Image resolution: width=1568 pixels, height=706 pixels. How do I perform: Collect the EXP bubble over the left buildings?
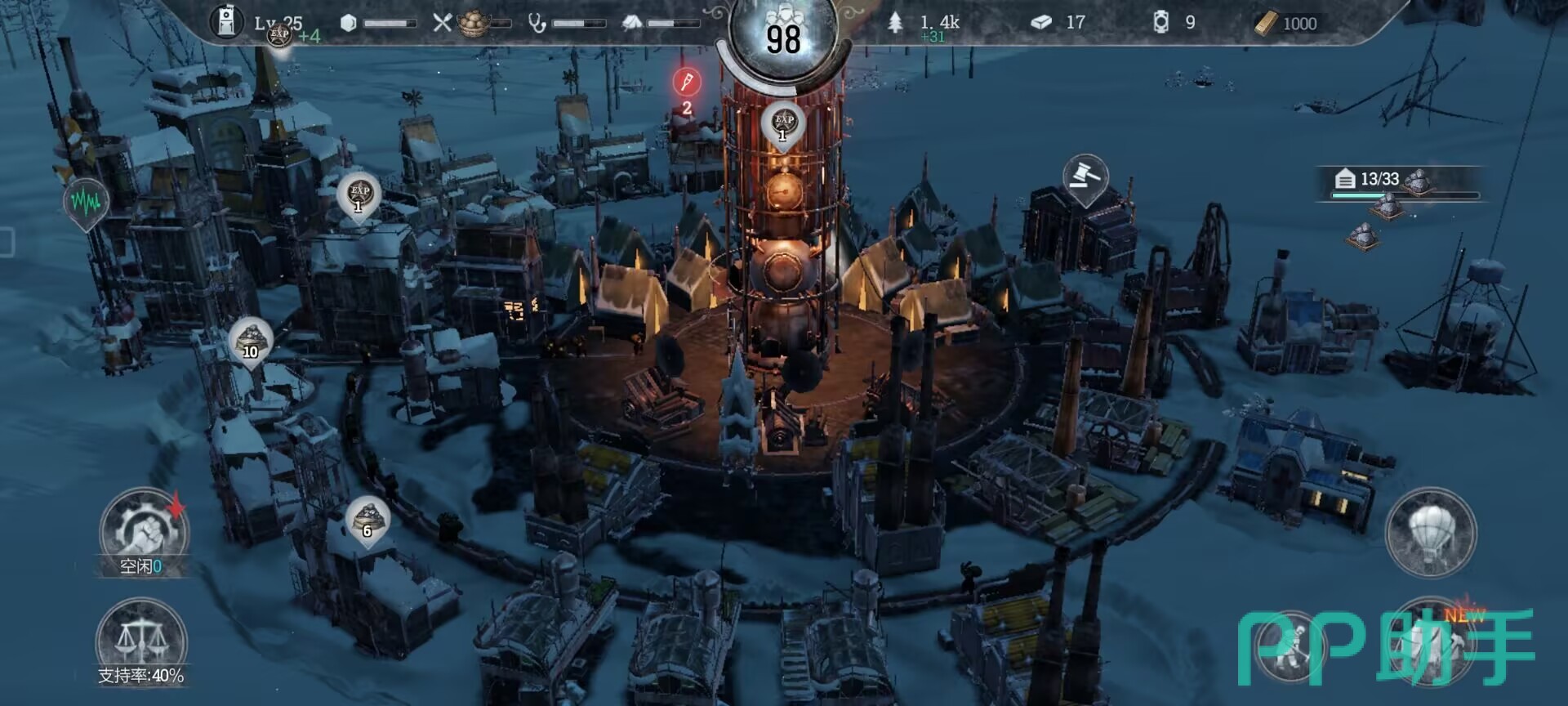359,194
